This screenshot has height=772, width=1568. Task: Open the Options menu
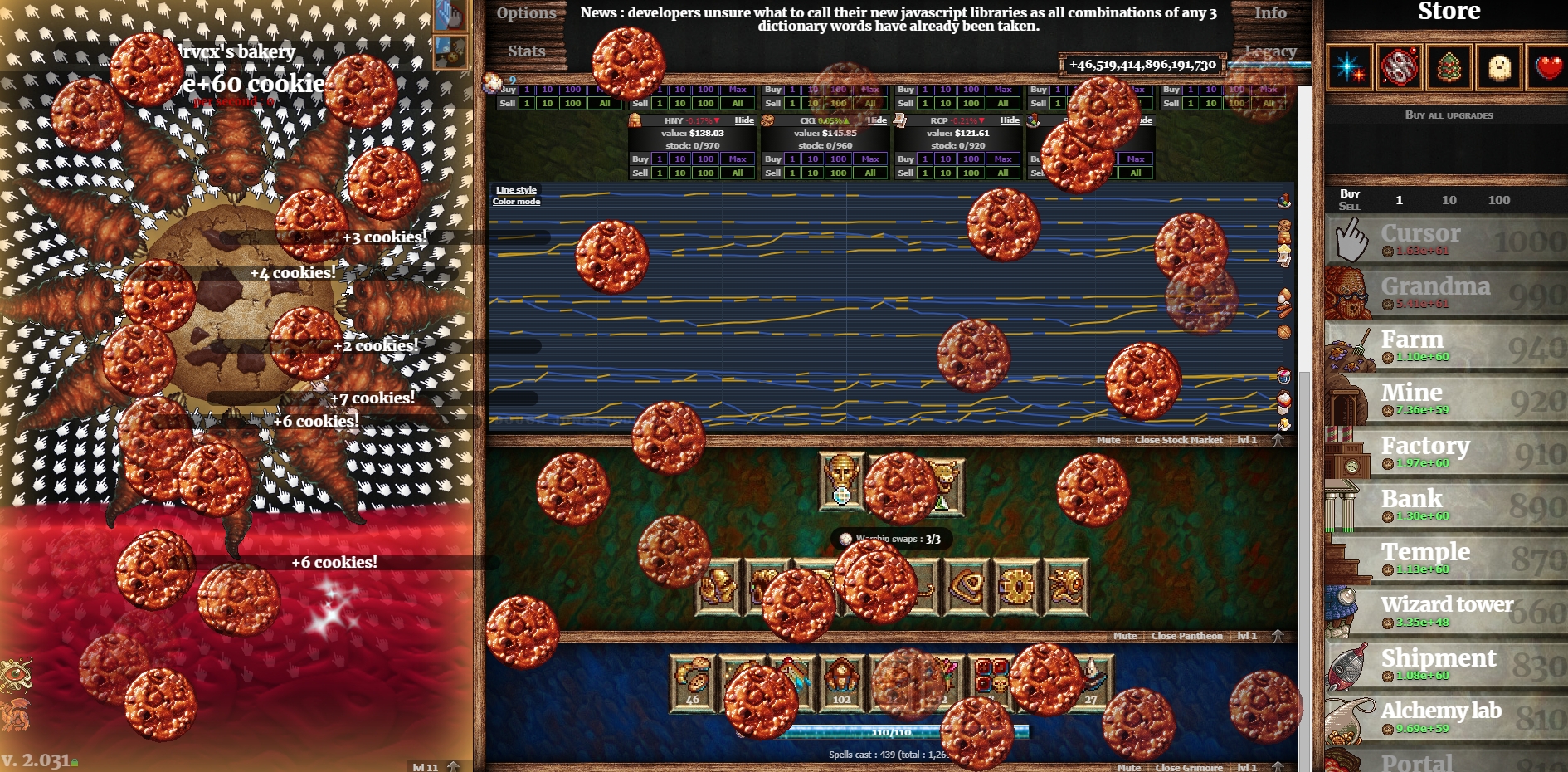tap(526, 13)
